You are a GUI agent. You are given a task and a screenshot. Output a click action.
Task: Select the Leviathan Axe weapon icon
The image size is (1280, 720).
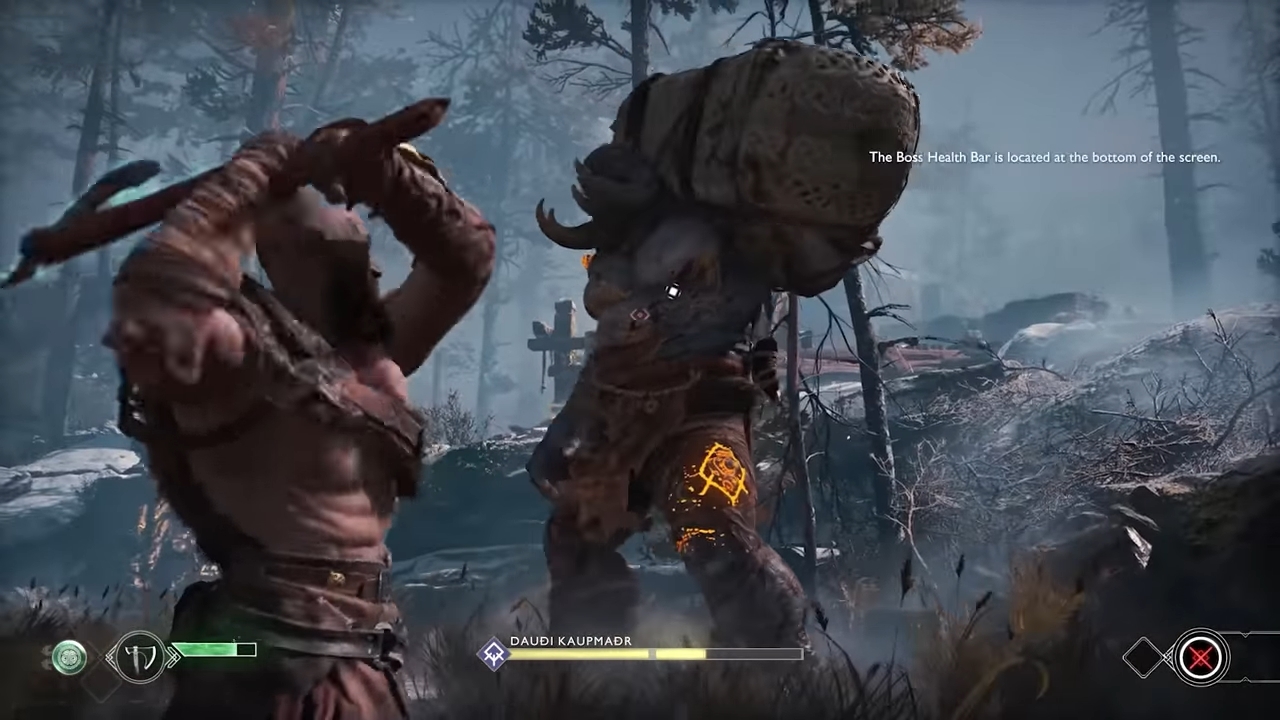point(139,657)
